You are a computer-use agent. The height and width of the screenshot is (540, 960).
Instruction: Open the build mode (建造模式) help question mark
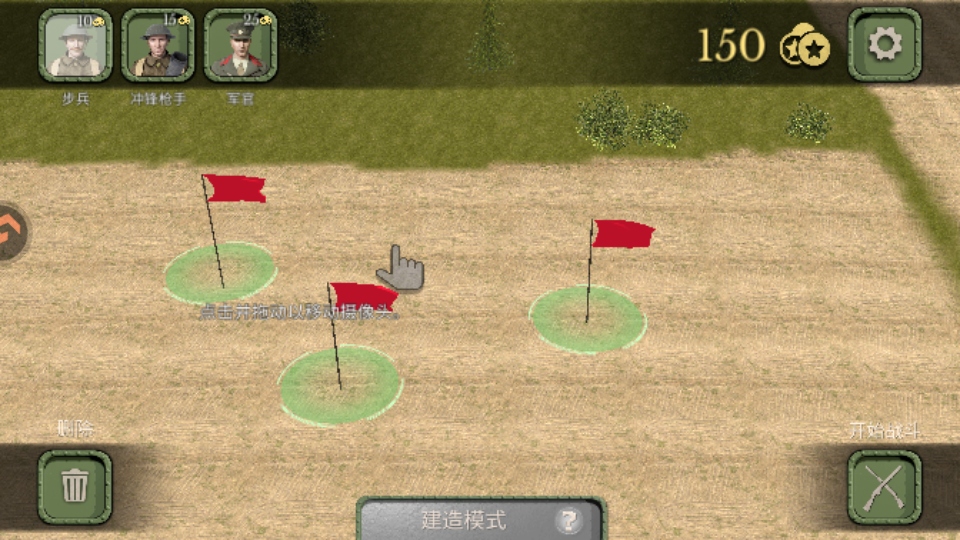click(x=569, y=520)
